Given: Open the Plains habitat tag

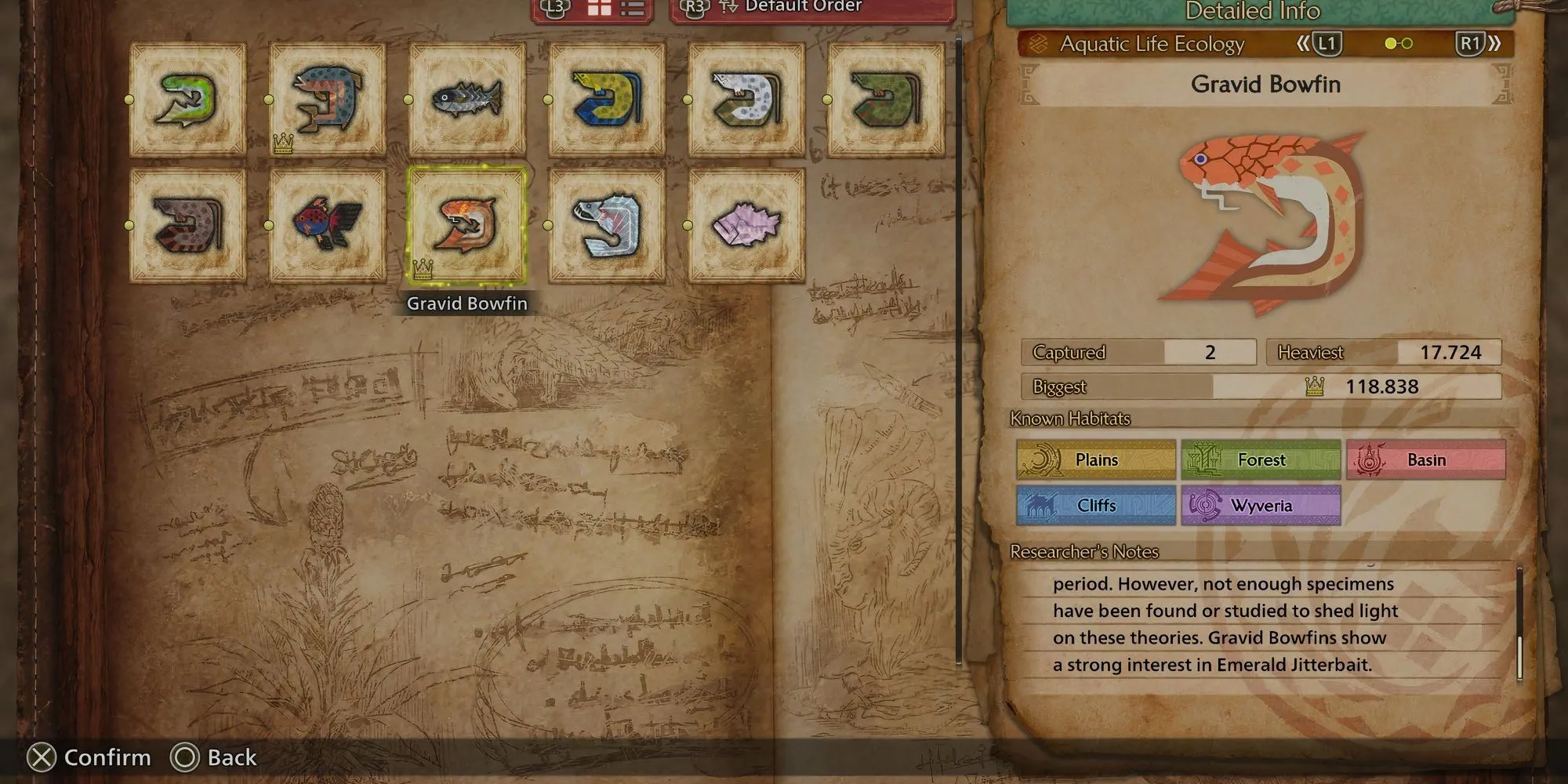Looking at the screenshot, I should (1096, 460).
